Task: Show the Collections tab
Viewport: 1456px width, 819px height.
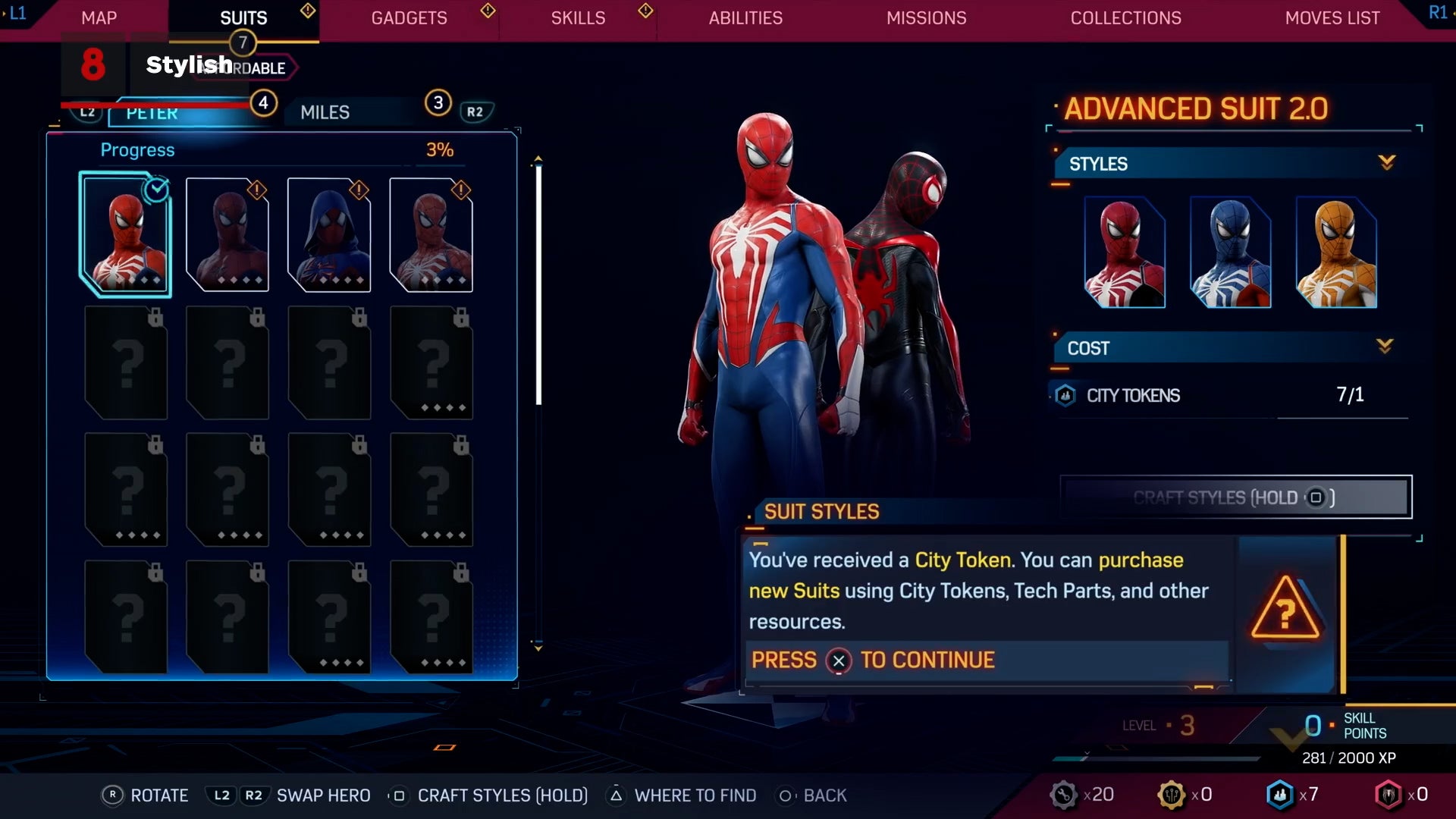Action: (x=1125, y=18)
